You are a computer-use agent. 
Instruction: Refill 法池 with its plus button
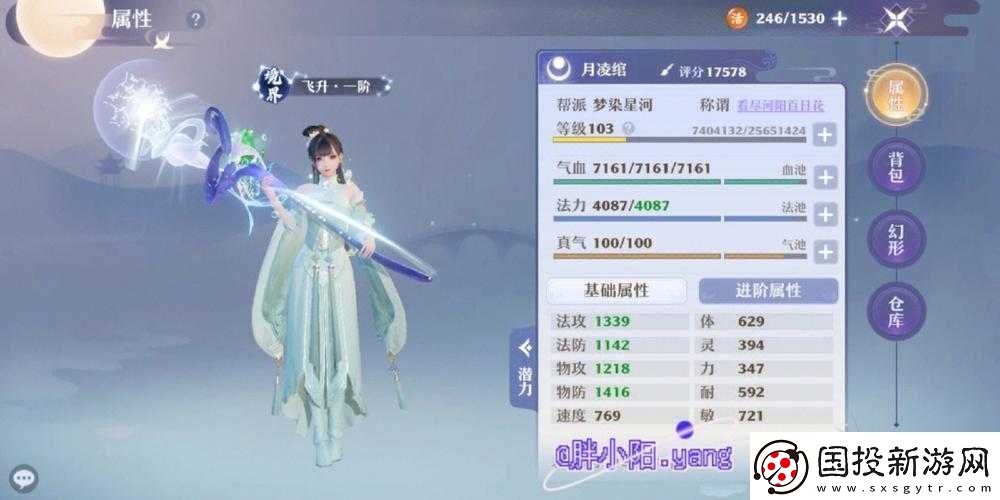(x=824, y=214)
